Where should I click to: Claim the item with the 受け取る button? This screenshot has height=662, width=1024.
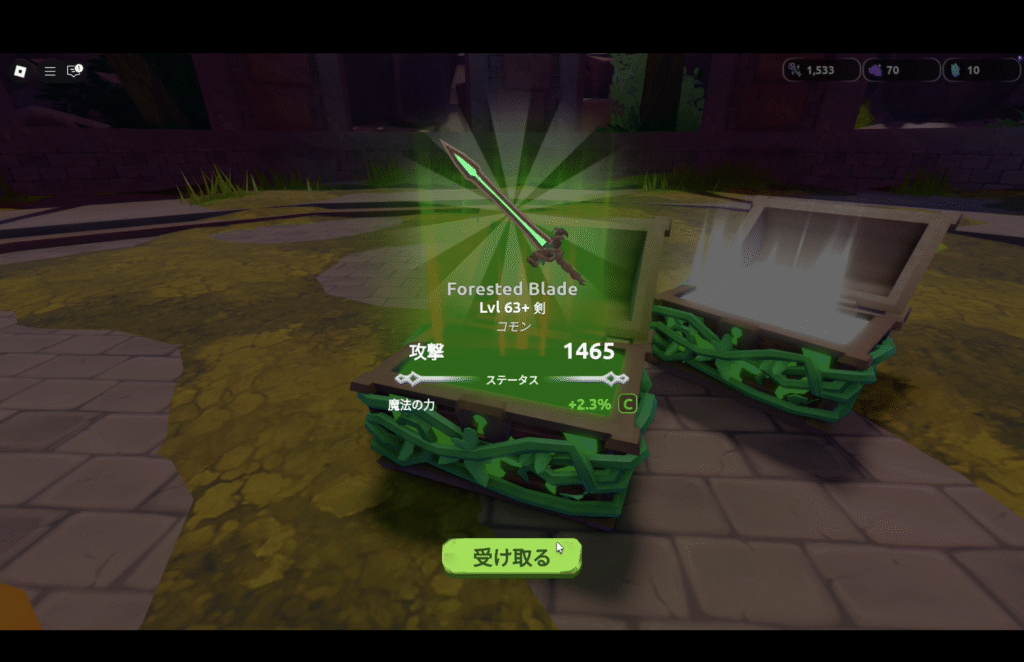point(511,557)
